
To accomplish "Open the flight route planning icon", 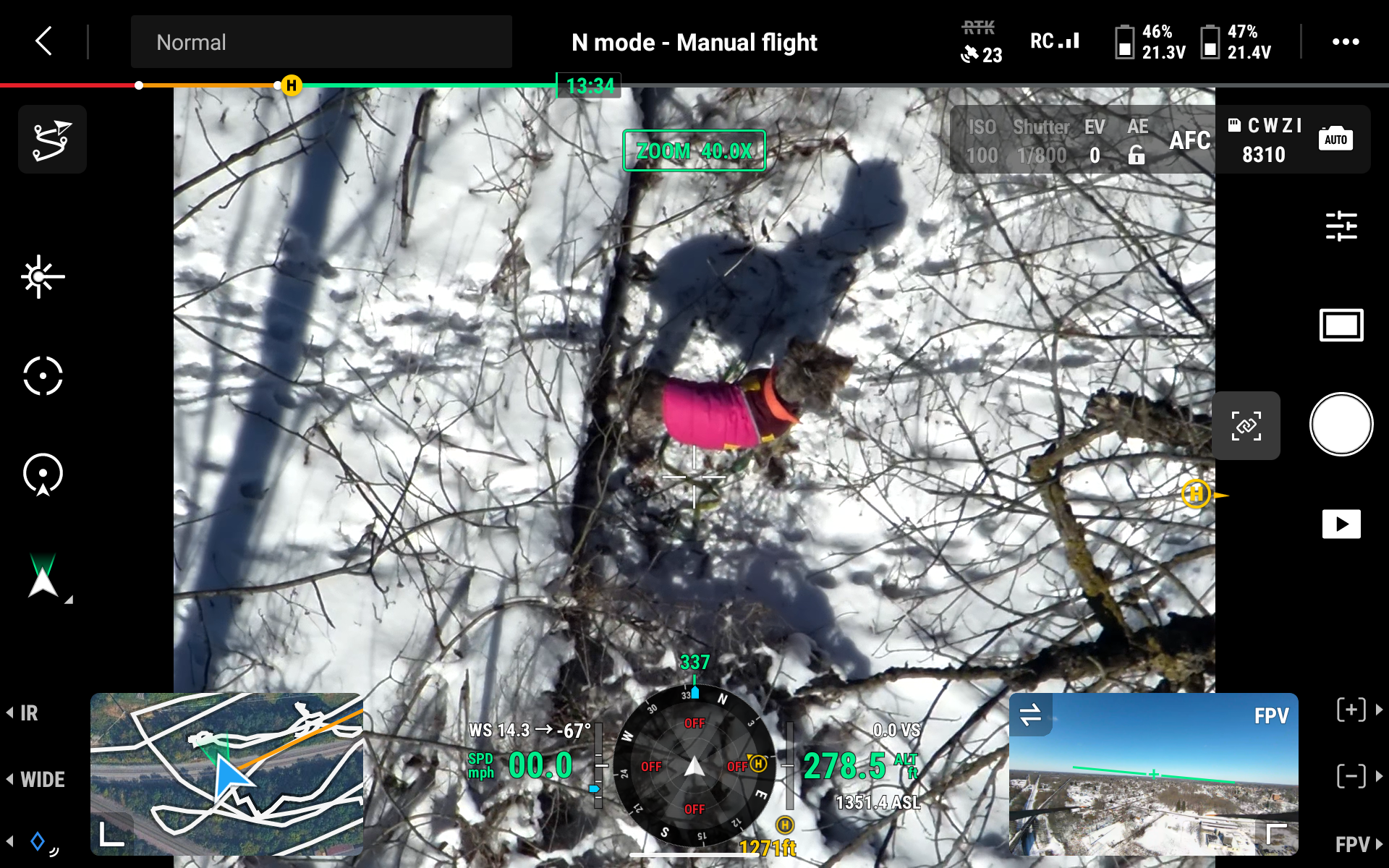I will (x=52, y=140).
